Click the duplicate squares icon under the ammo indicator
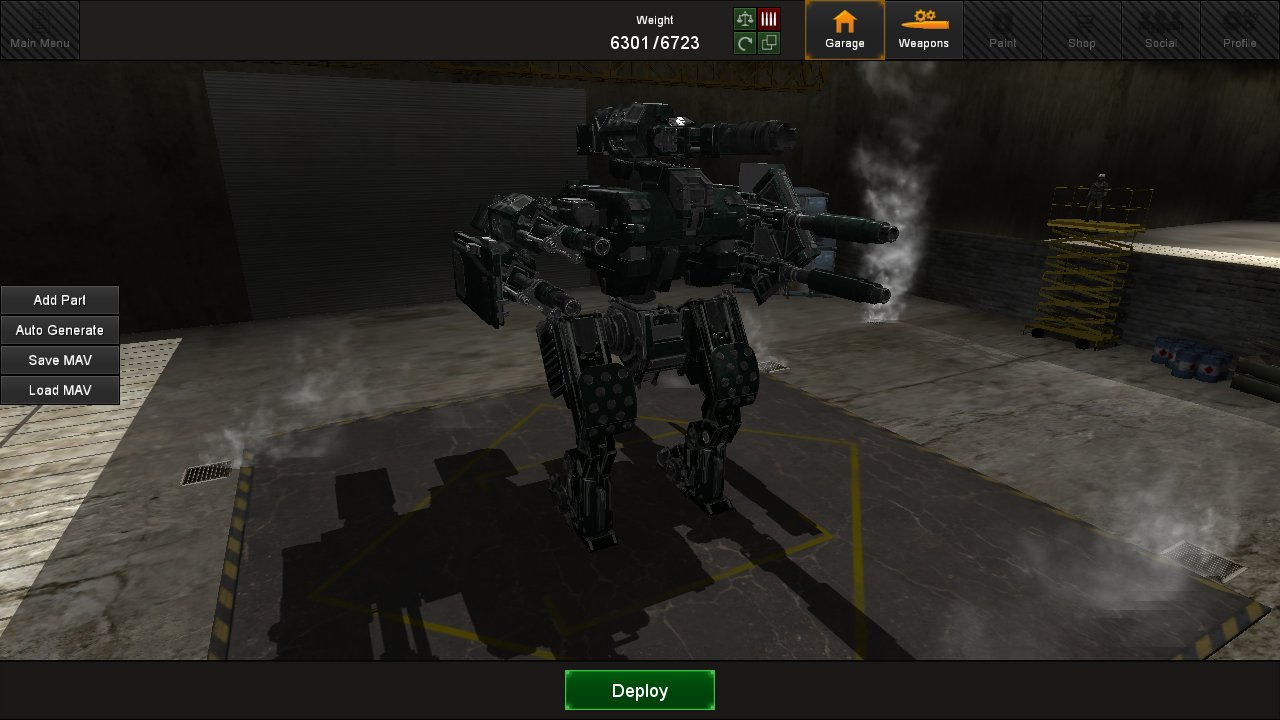Viewport: 1280px width, 720px height. pos(768,43)
